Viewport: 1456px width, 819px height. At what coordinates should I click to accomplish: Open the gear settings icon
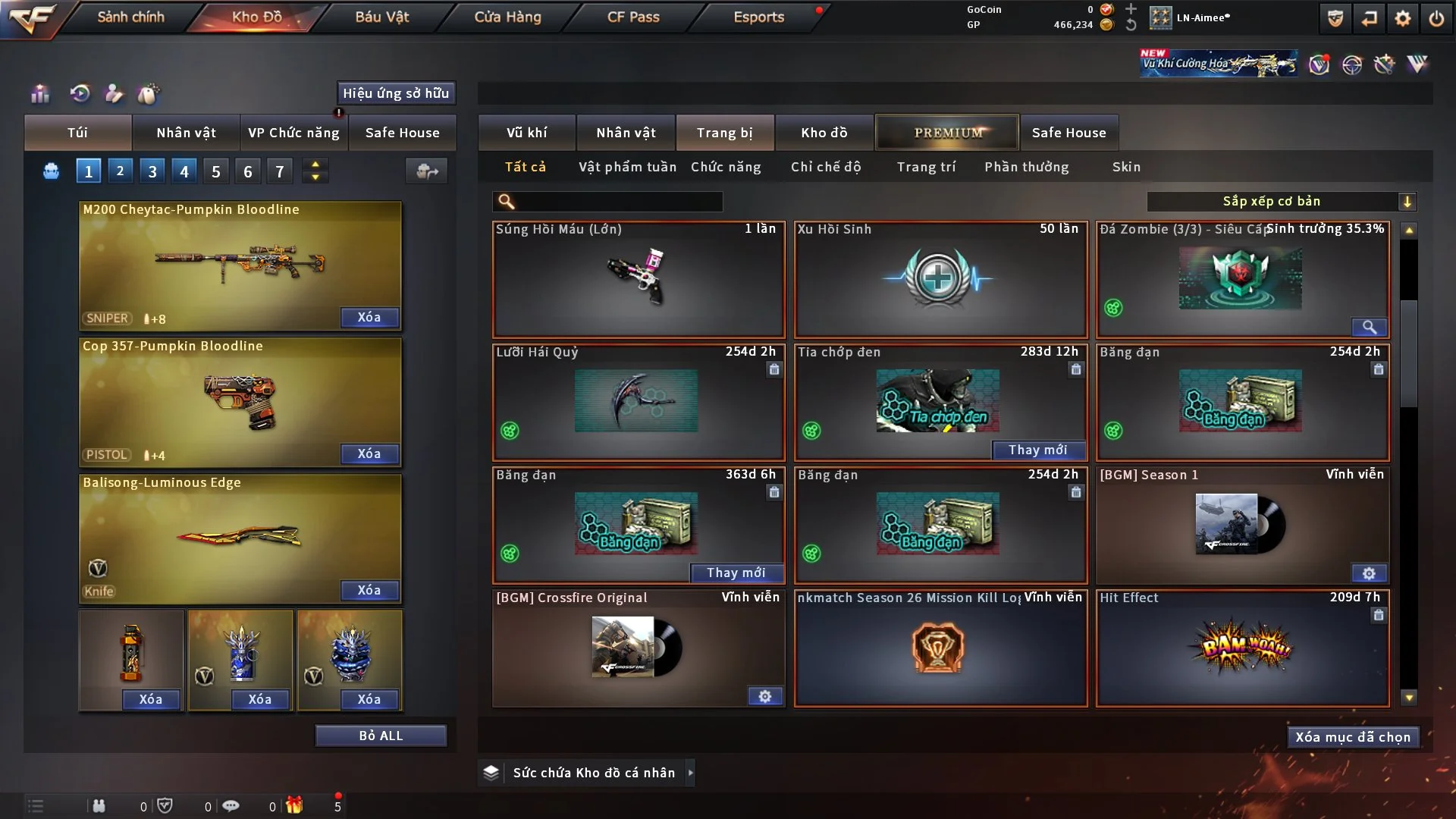(x=1403, y=18)
